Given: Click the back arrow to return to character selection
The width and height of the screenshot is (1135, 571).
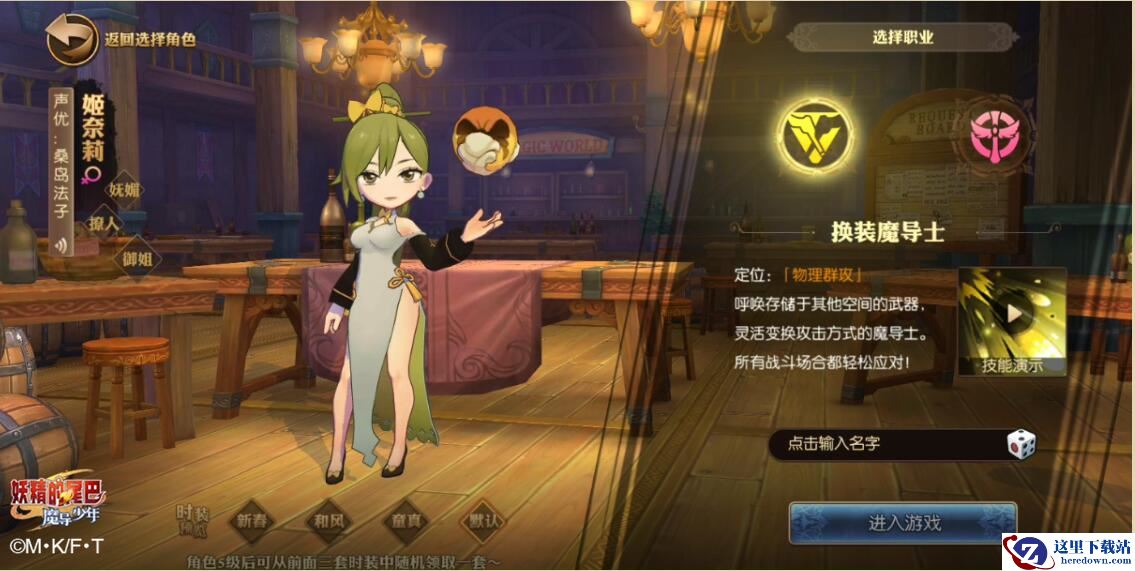Looking at the screenshot, I should click(x=71, y=39).
